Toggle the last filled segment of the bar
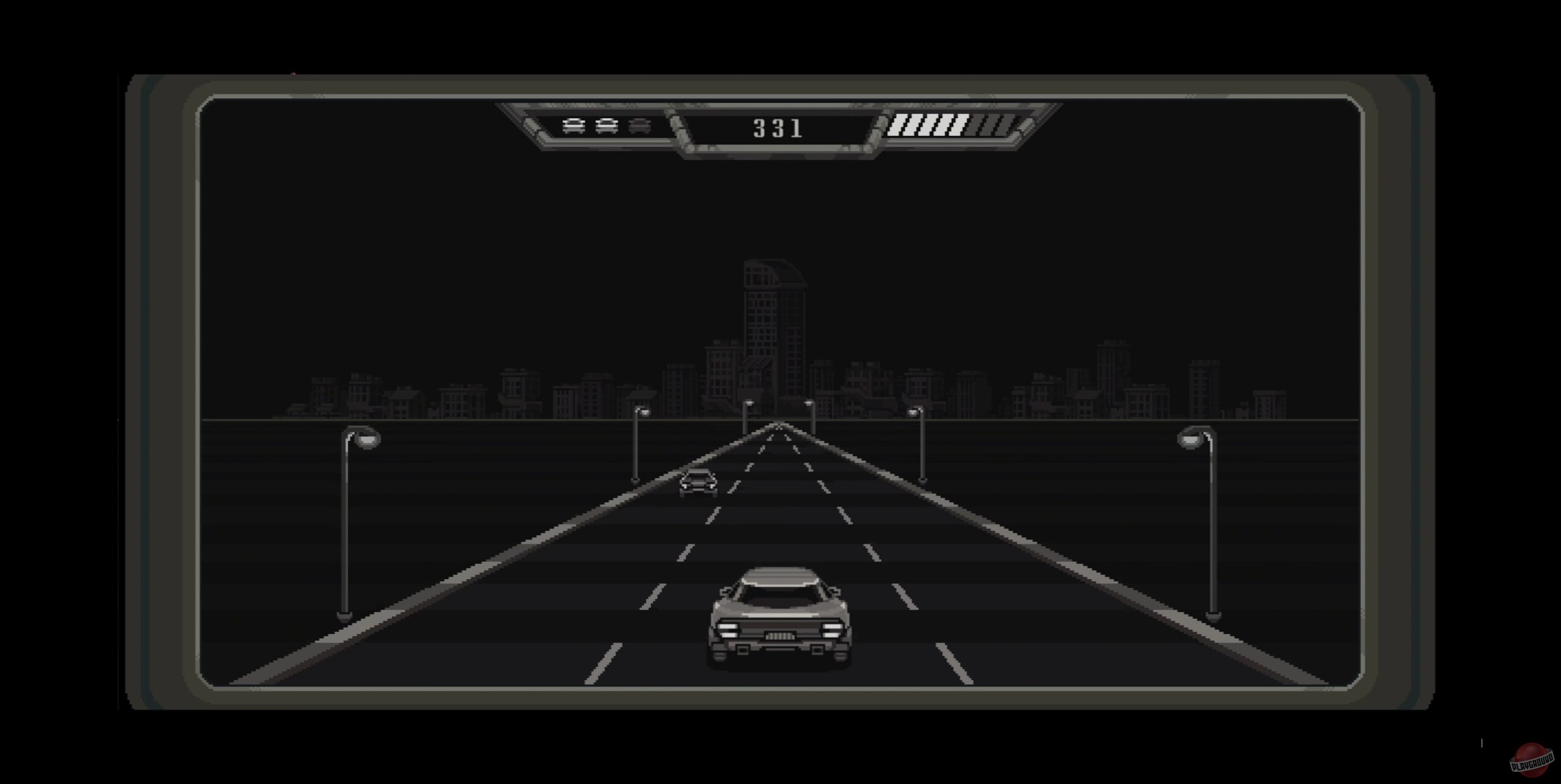 tap(959, 126)
